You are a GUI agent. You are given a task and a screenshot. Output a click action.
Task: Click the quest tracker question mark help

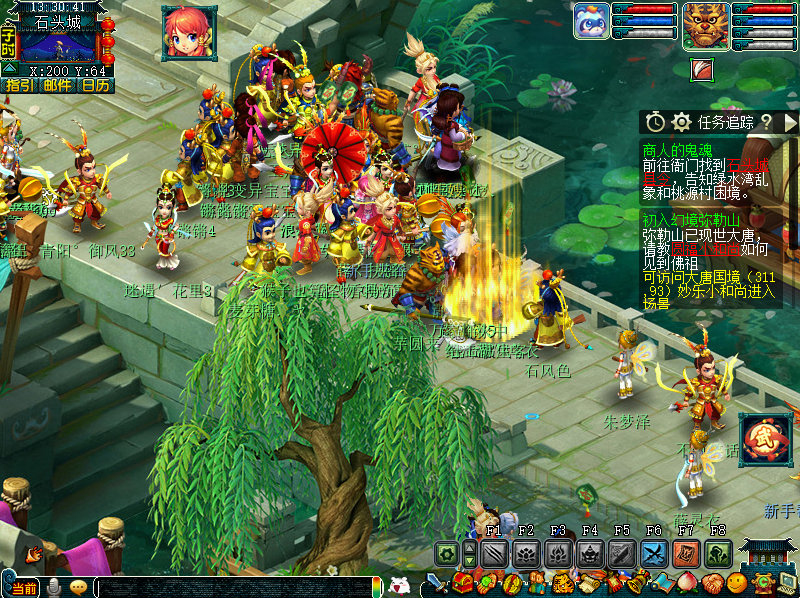coord(766,122)
